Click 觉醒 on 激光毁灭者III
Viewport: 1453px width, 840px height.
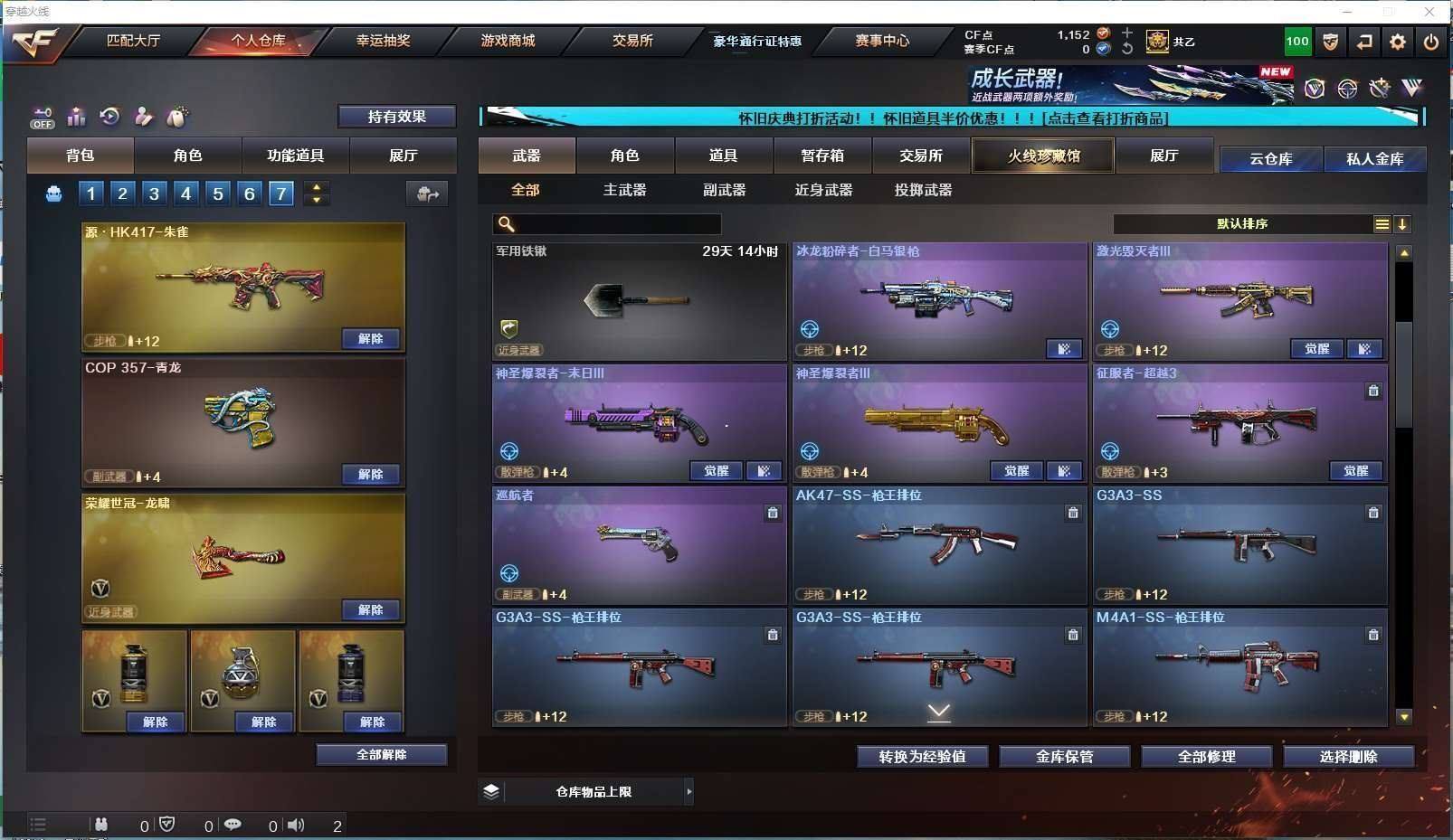click(x=1316, y=349)
